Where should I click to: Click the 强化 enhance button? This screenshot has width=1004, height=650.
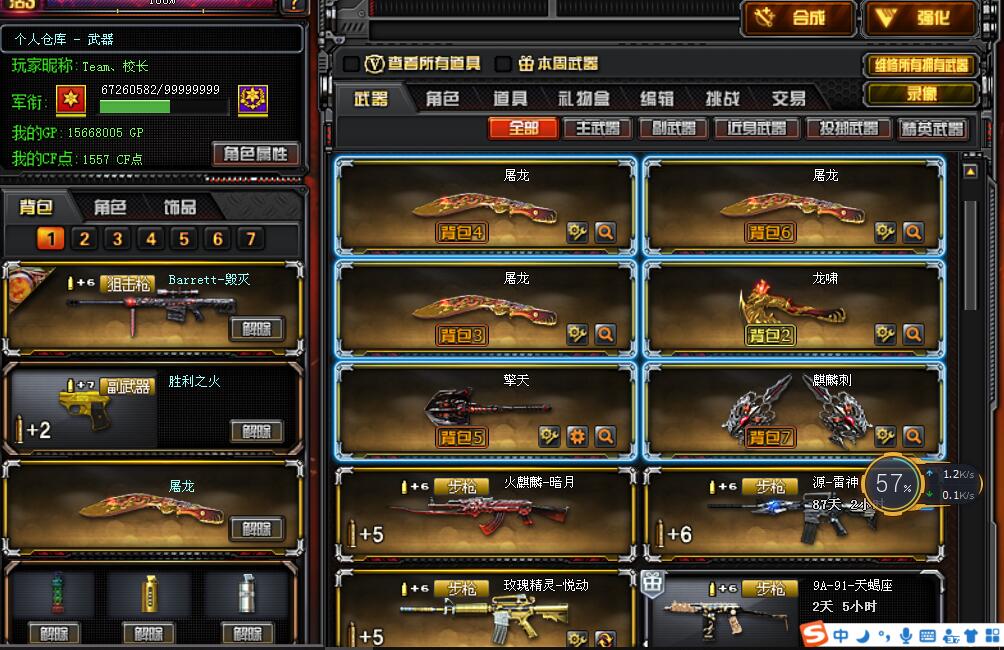919,18
